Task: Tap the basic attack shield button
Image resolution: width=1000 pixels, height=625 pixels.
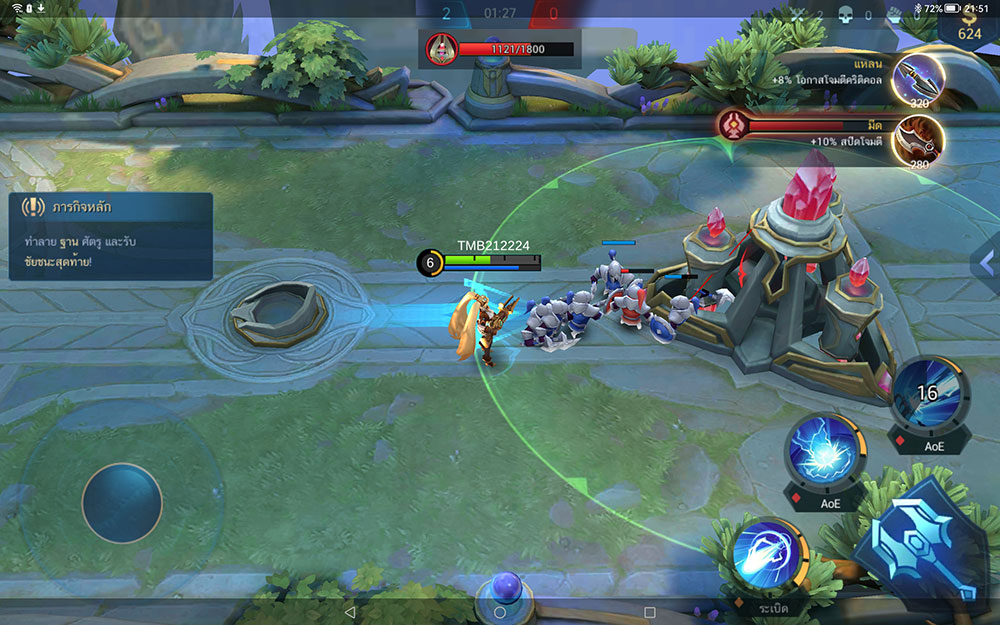Action: coord(920,545)
